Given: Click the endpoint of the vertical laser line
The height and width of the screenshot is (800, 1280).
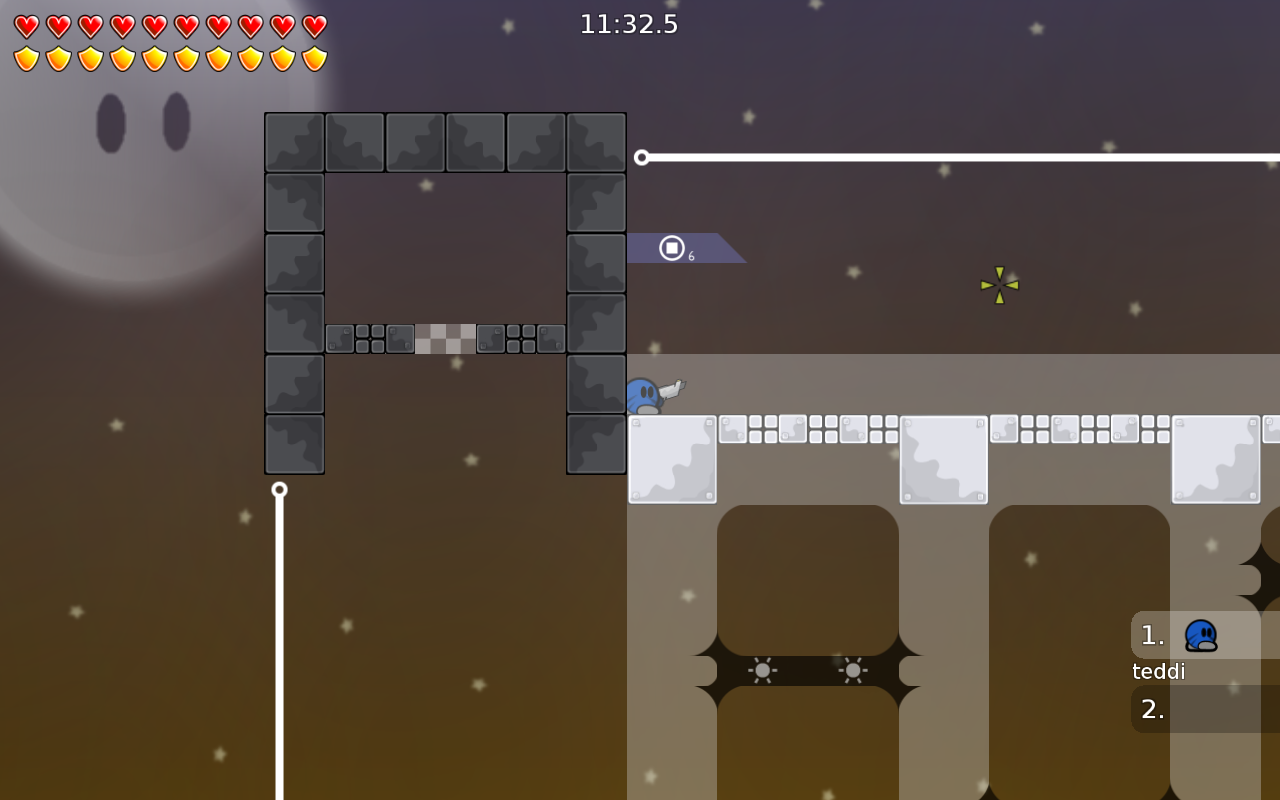Looking at the screenshot, I should [x=279, y=489].
